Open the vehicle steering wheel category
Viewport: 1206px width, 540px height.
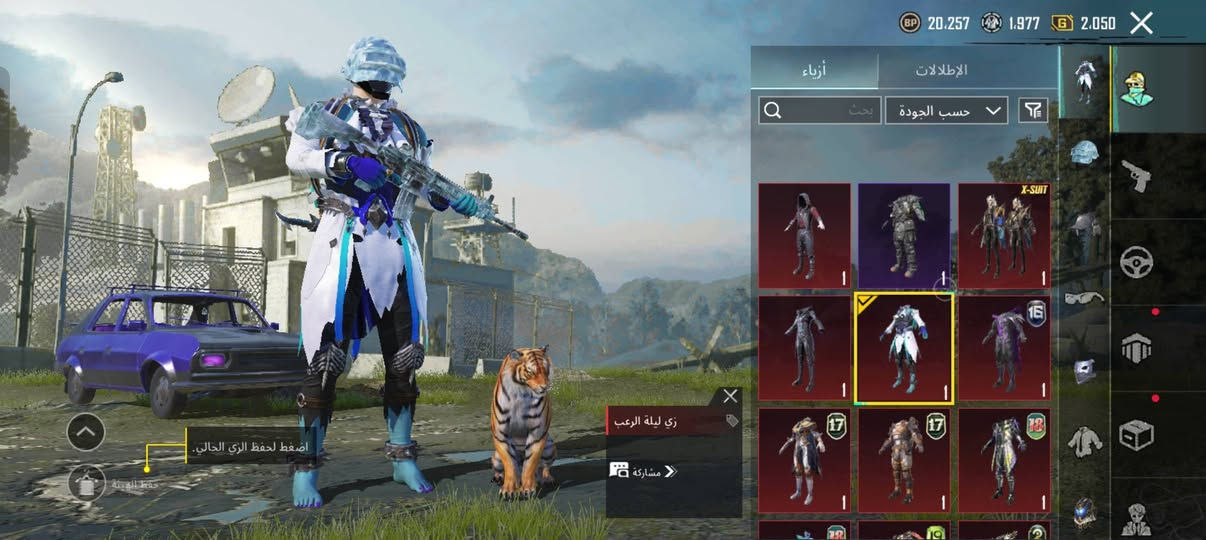(1136, 262)
